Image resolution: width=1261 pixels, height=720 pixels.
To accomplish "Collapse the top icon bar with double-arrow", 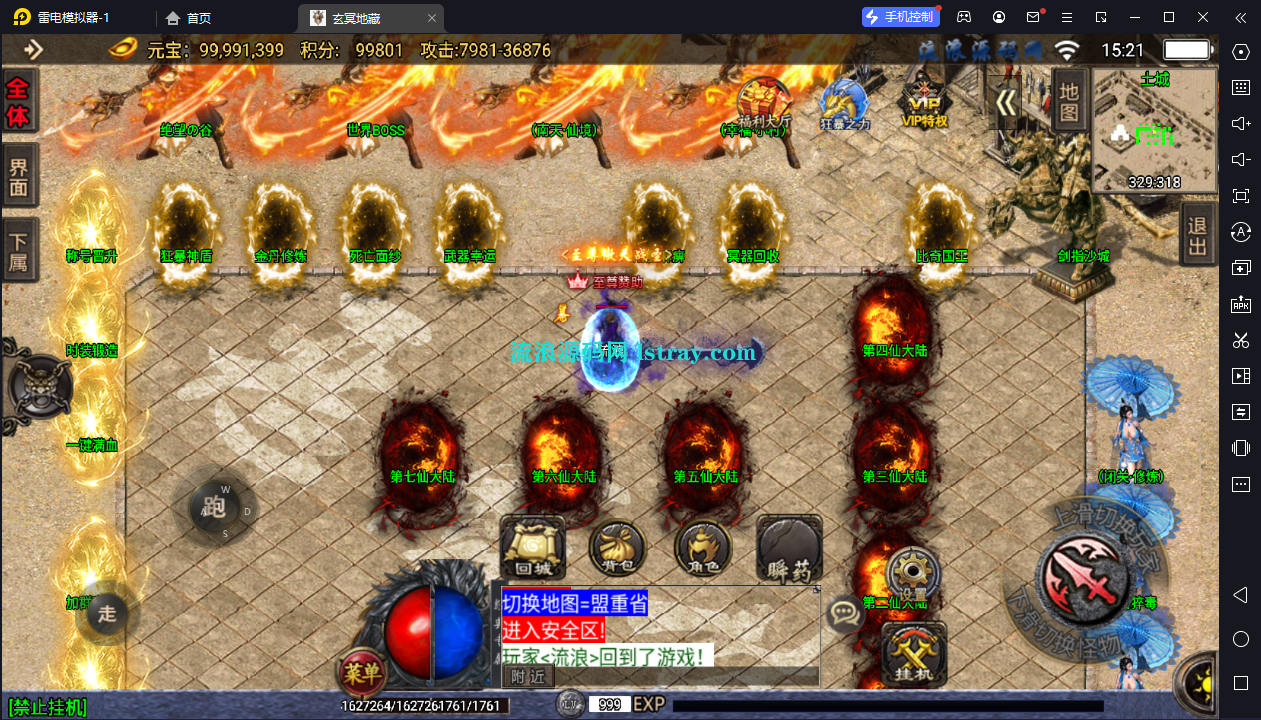I will [x=1007, y=102].
